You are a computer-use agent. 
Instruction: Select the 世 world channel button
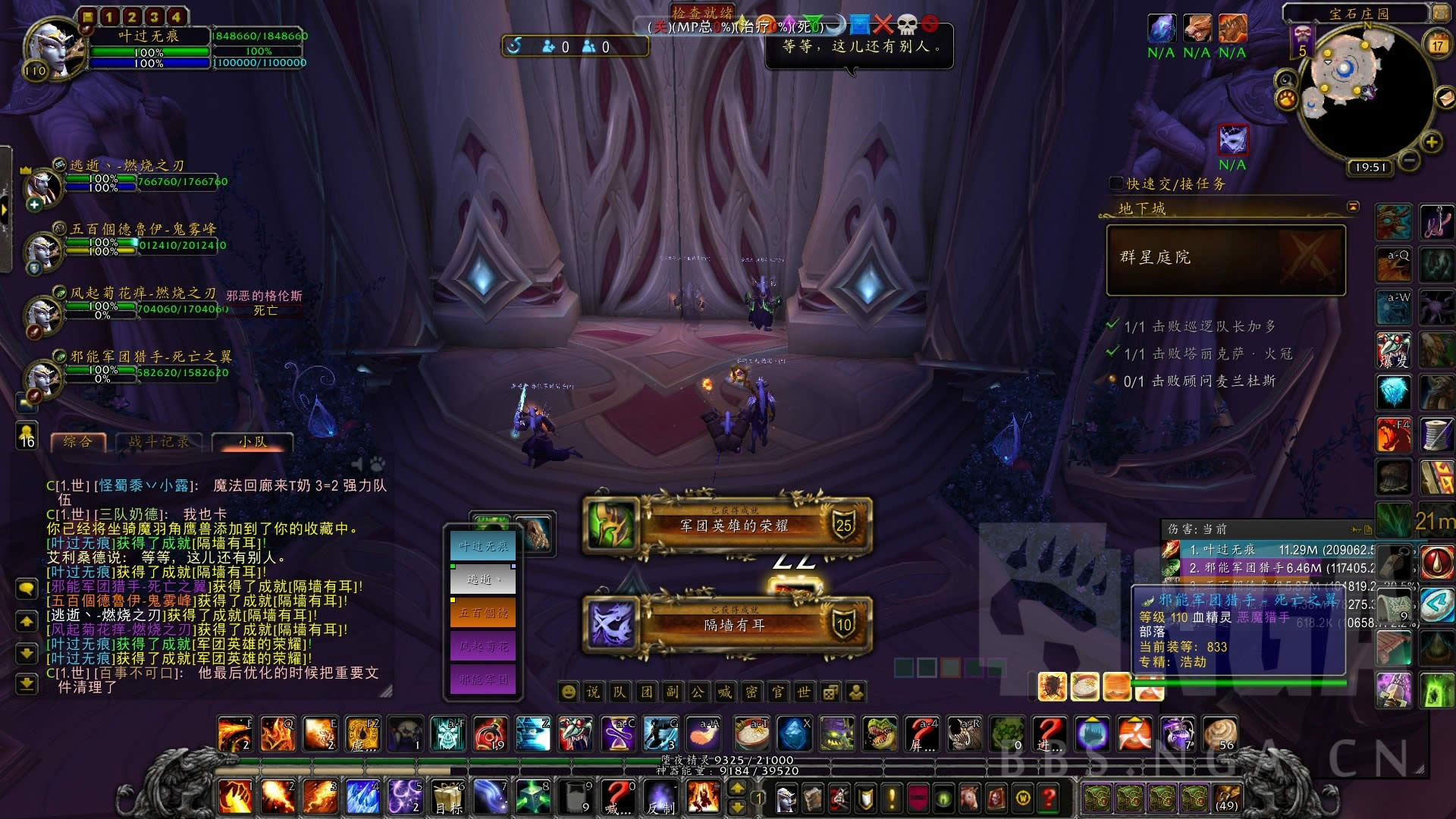pyautogui.click(x=804, y=692)
